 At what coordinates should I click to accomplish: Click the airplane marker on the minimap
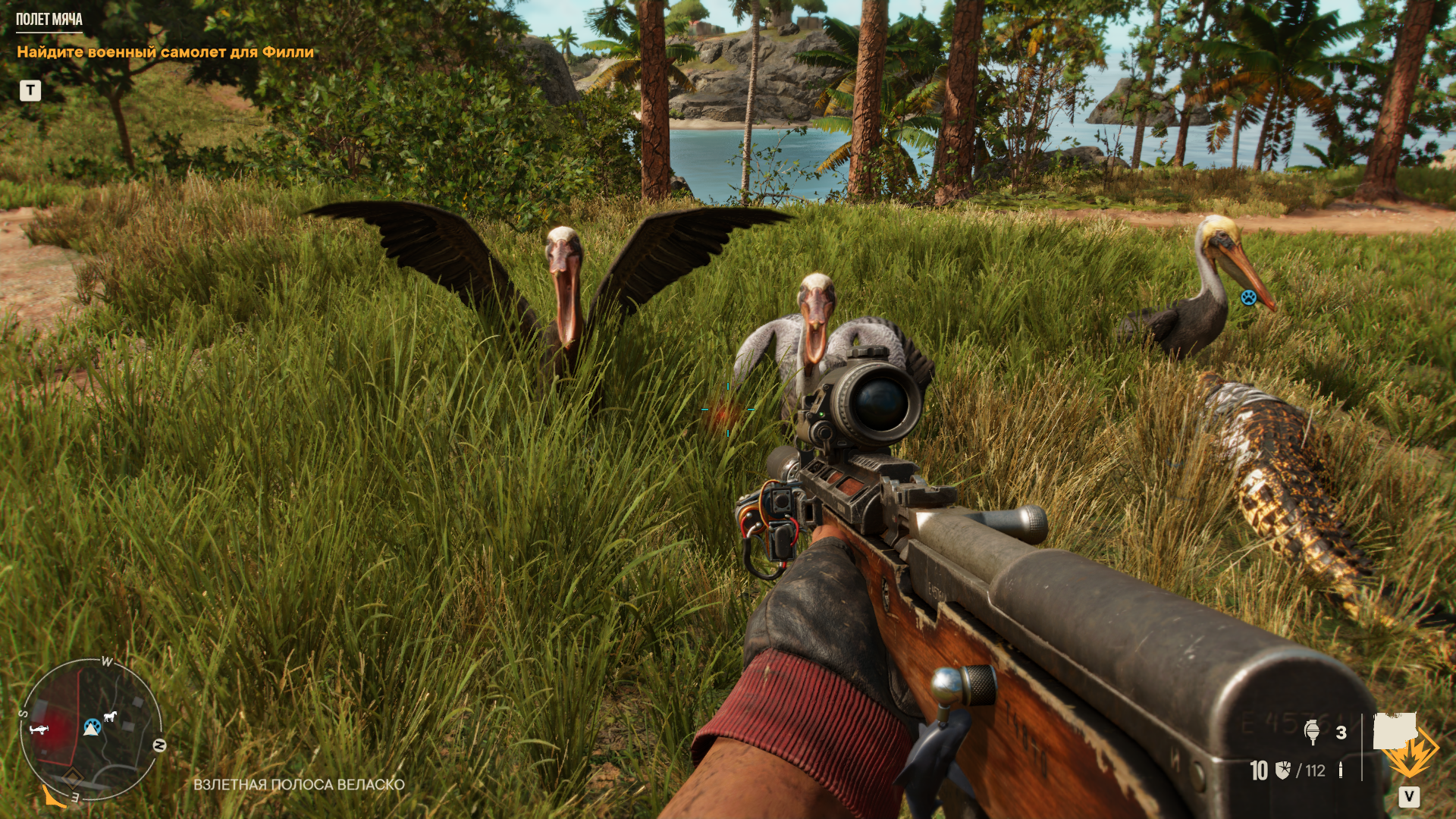pyautogui.click(x=39, y=730)
